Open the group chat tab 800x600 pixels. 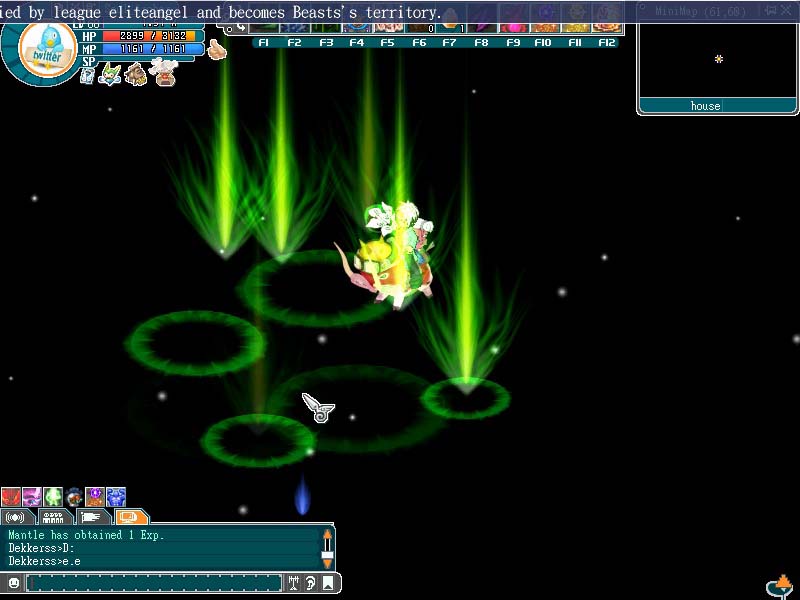[54, 517]
